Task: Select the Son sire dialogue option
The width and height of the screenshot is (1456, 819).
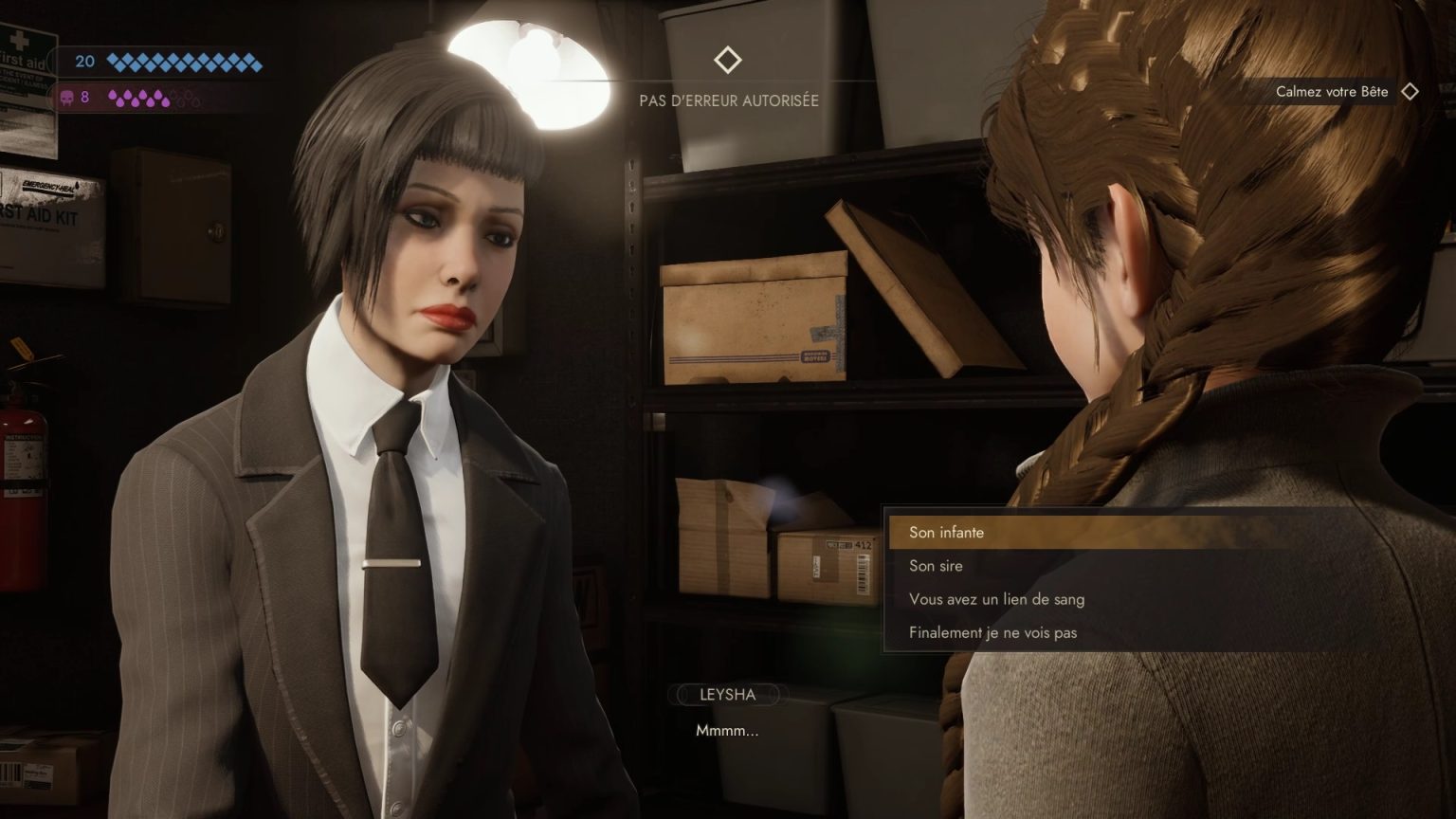Action: [x=937, y=565]
